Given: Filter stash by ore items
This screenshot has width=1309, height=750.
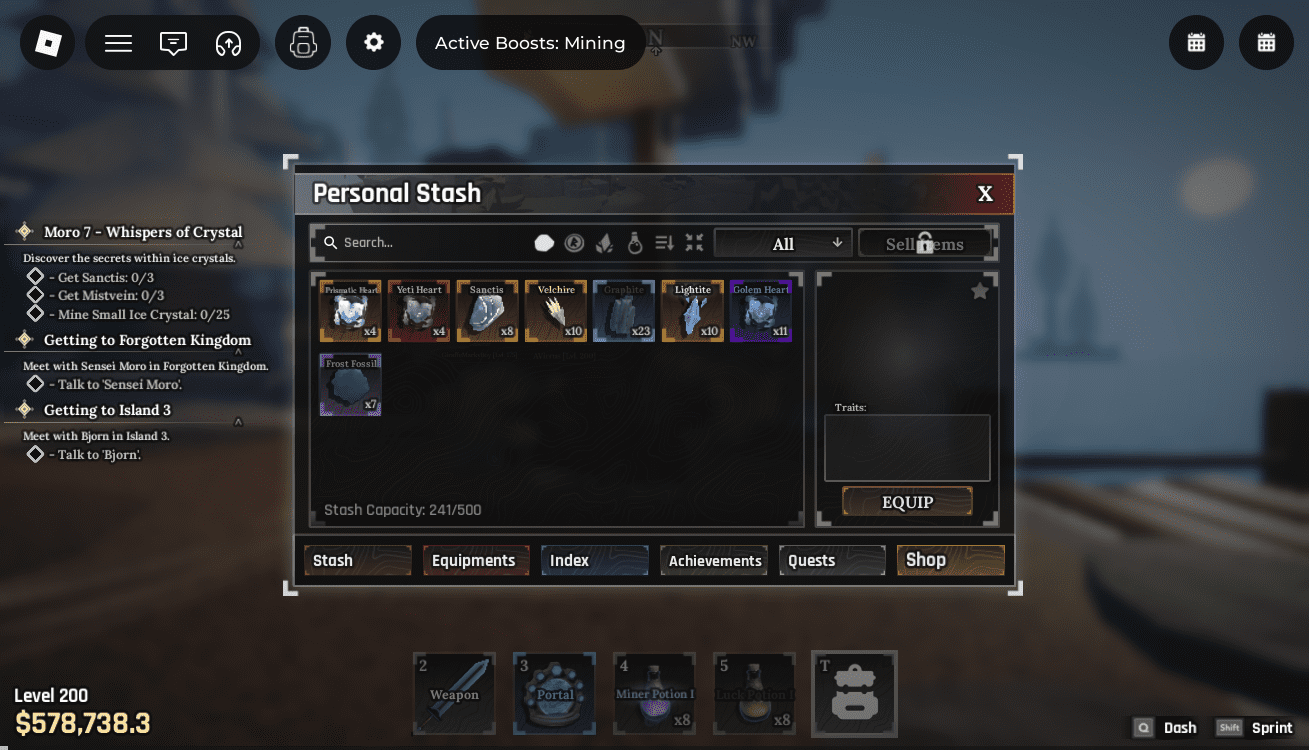Looking at the screenshot, I should (544, 242).
